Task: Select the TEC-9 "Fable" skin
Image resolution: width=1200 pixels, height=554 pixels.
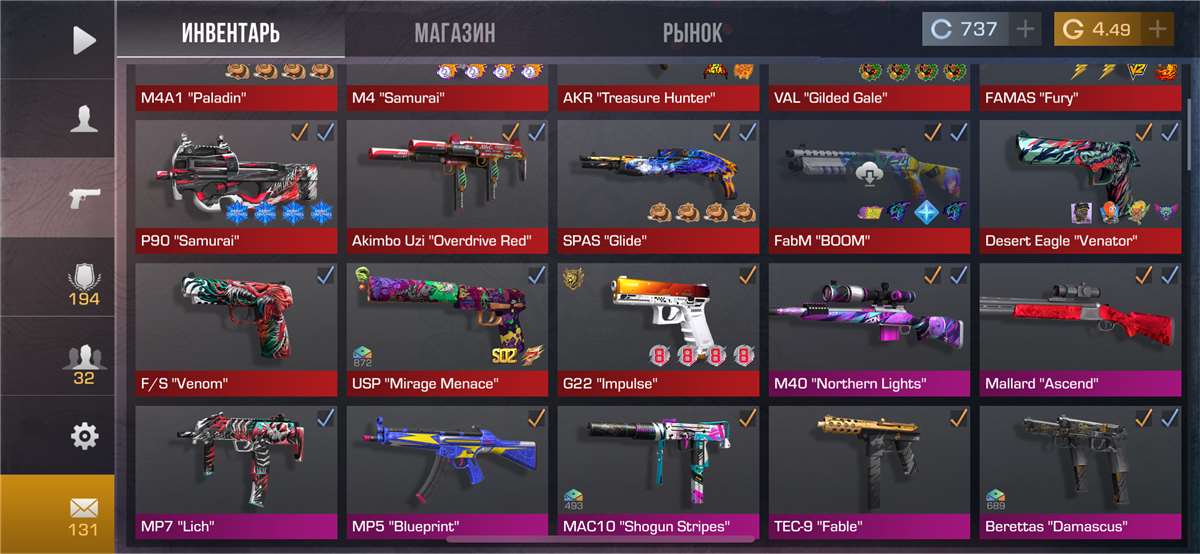Action: [869, 470]
